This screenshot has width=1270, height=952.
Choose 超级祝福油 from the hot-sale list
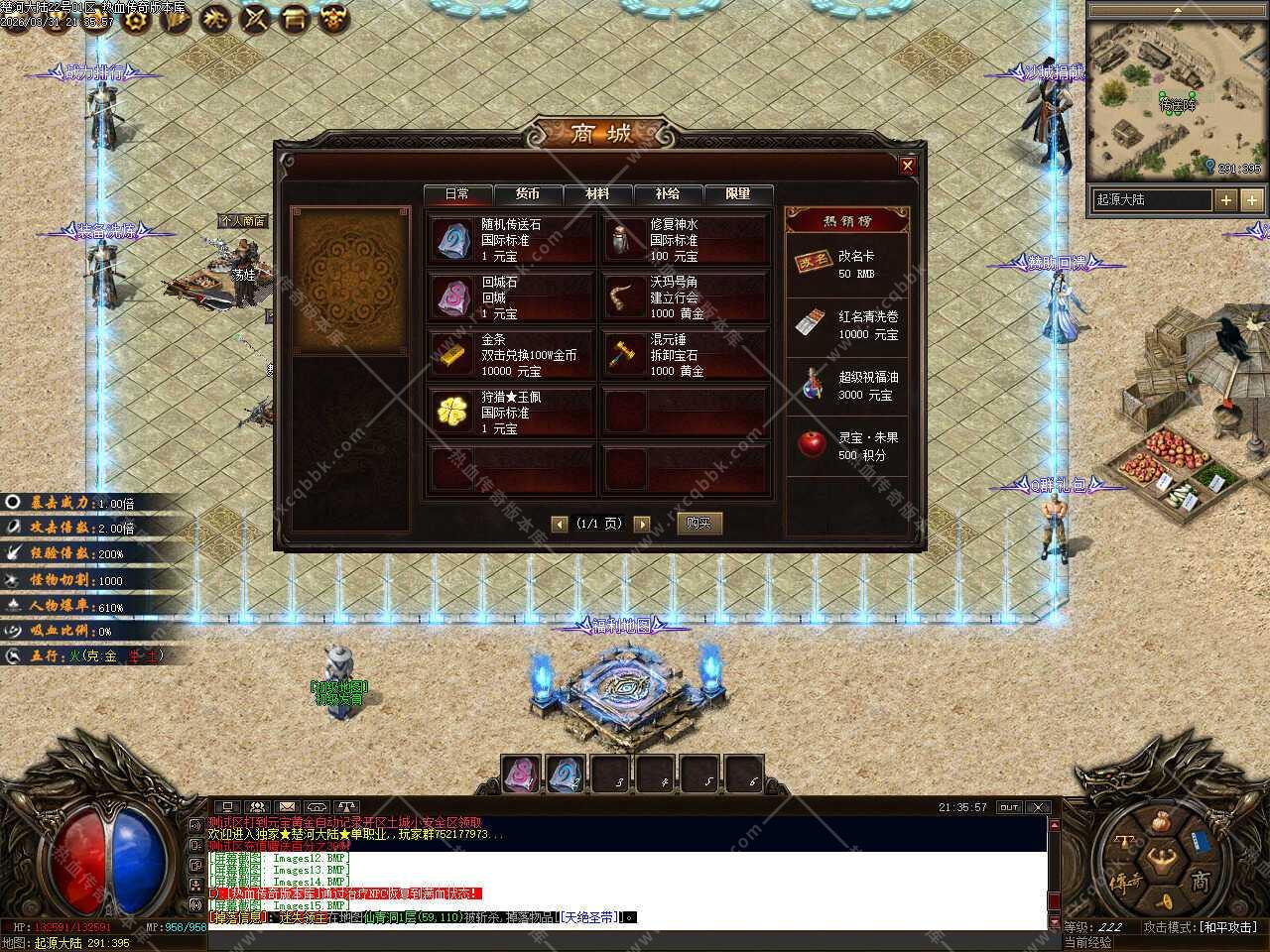coord(846,385)
